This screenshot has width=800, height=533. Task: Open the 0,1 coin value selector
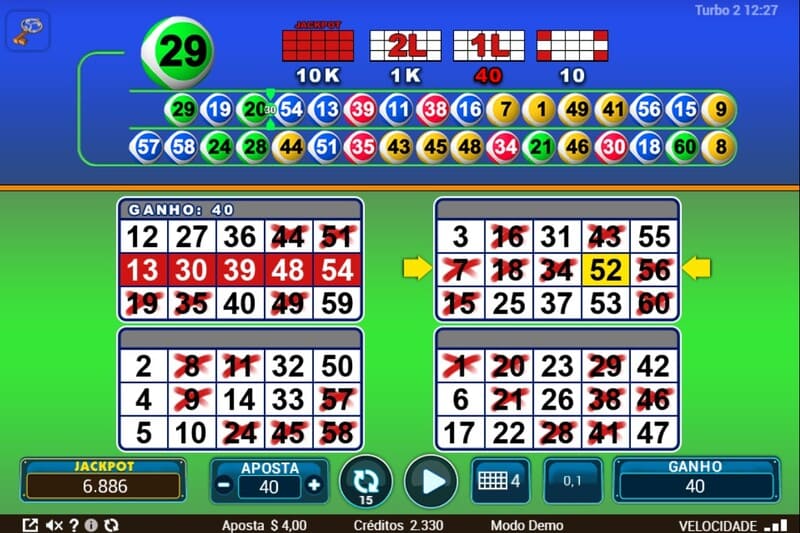[x=573, y=481]
